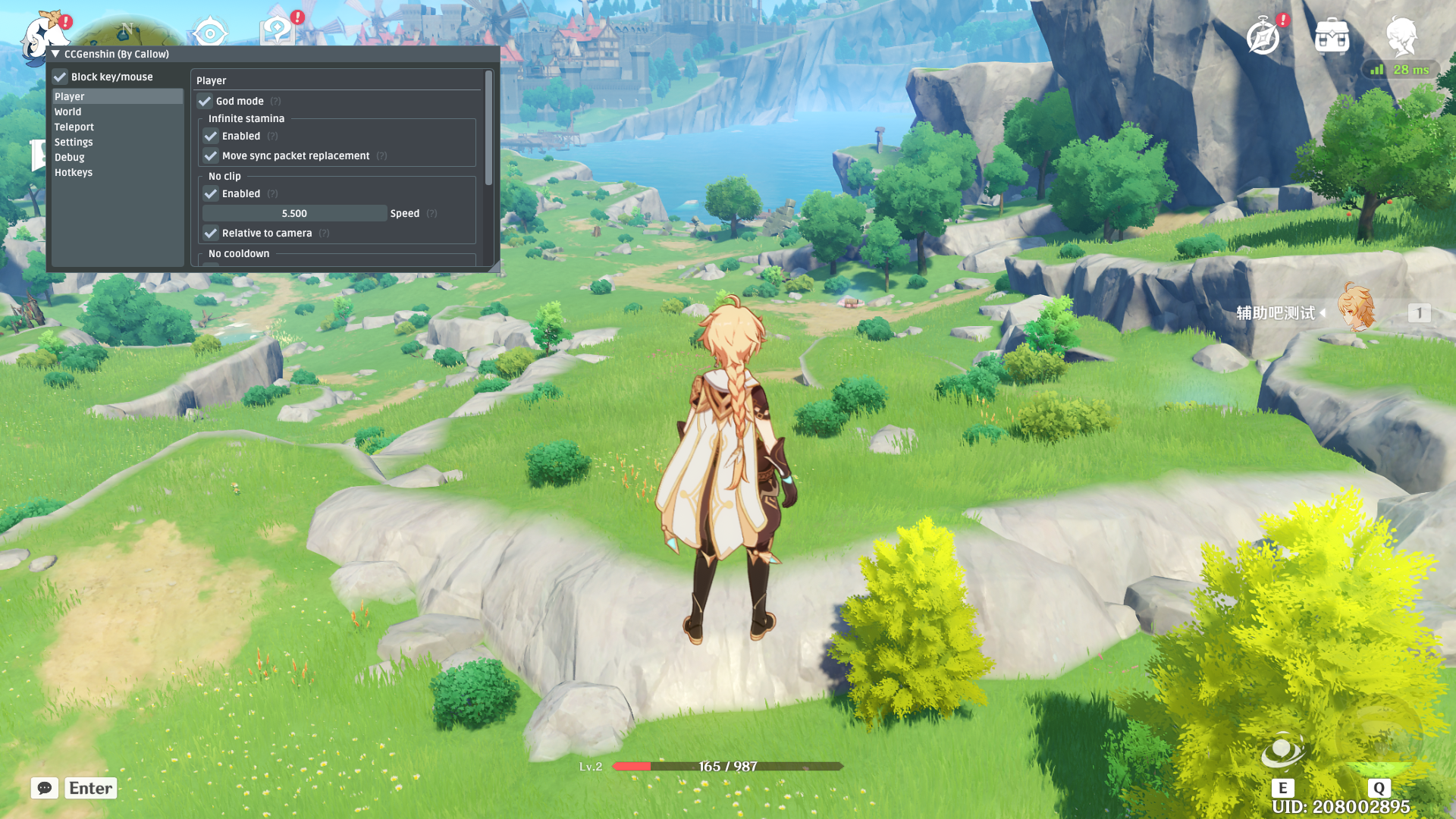The width and height of the screenshot is (1456, 819).
Task: Select the Aether party member portrait
Action: click(x=1356, y=309)
